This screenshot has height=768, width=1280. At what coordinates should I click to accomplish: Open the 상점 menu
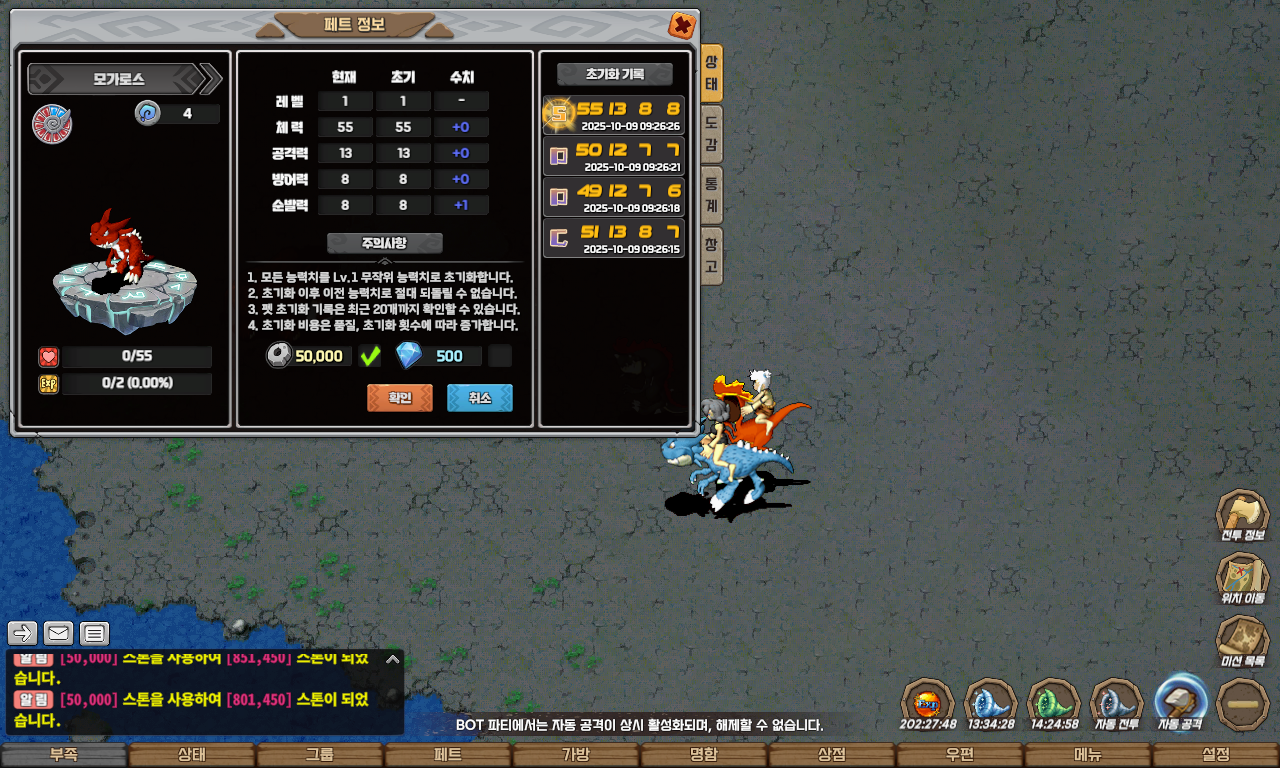[x=832, y=755]
